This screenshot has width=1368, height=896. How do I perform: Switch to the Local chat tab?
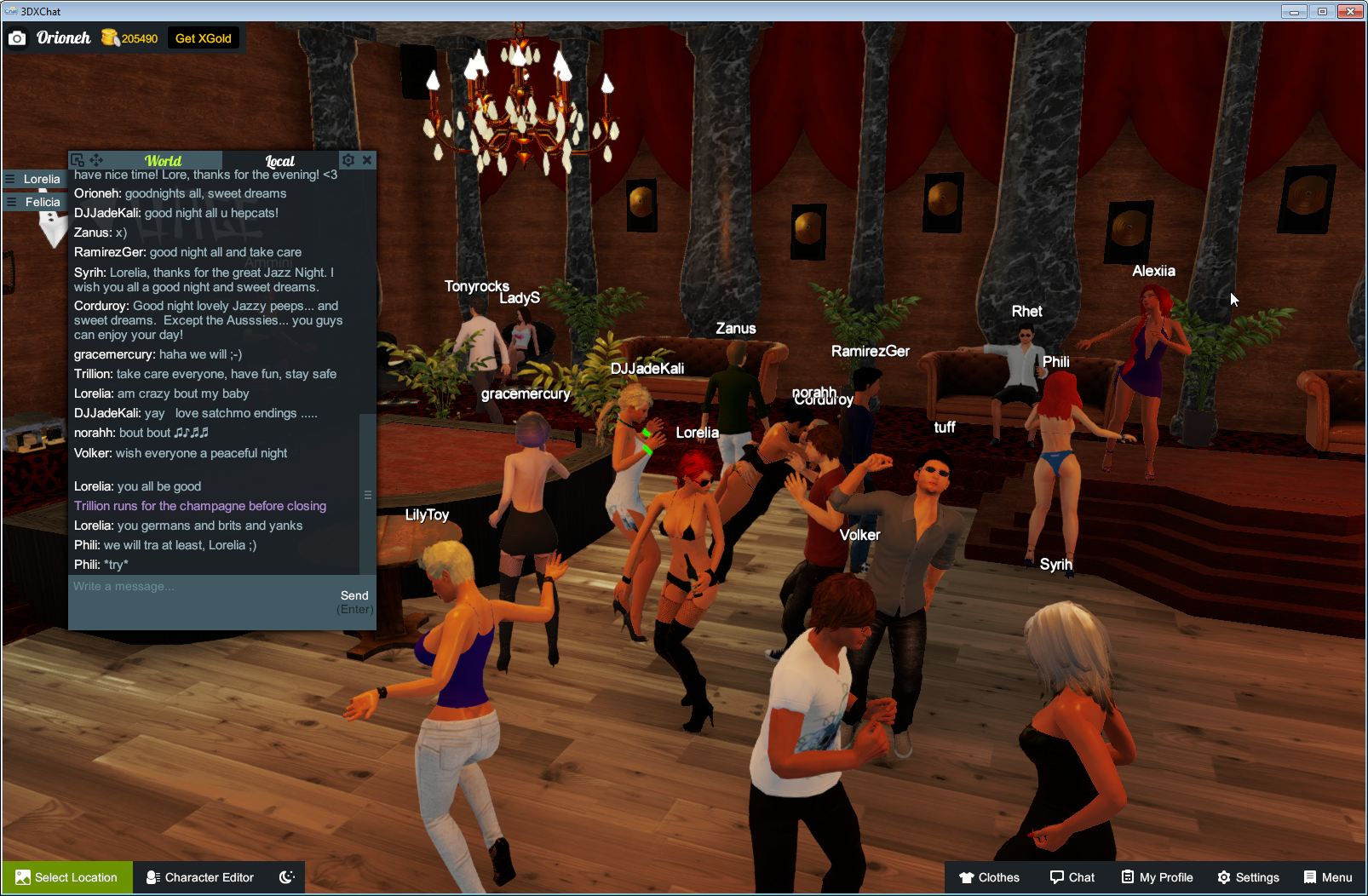(x=279, y=160)
